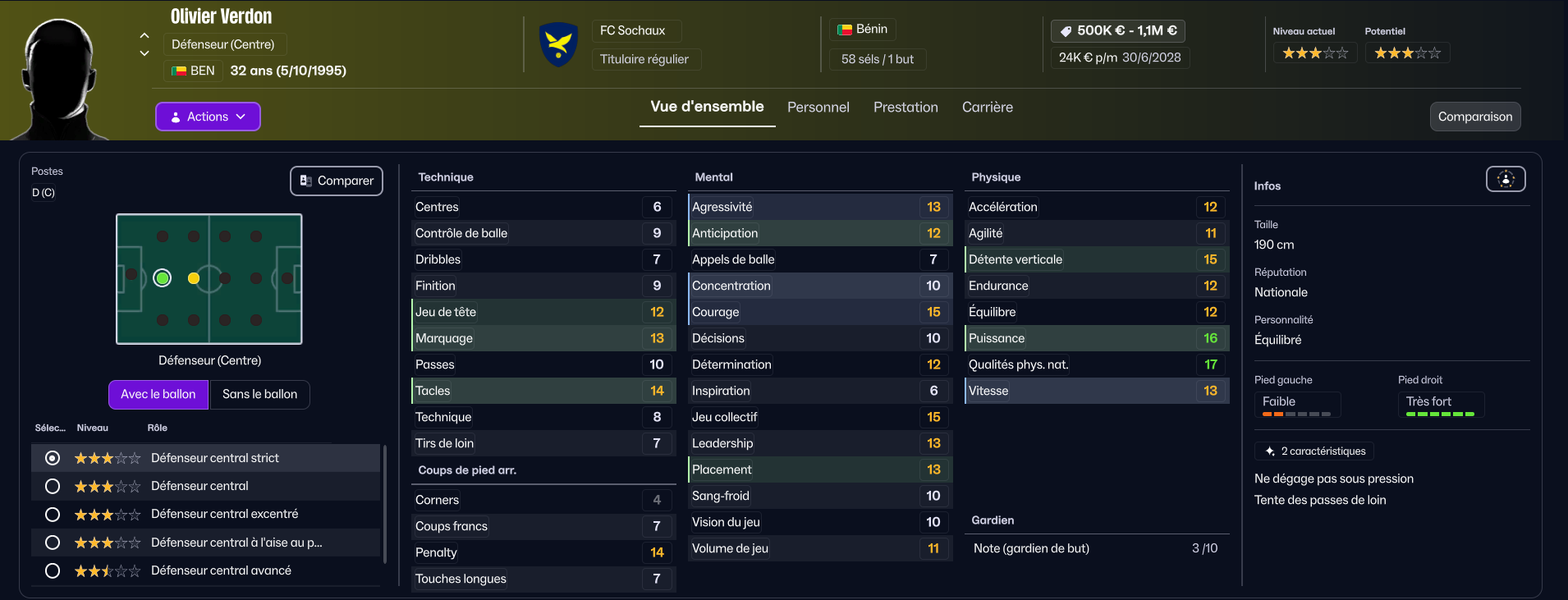Viewport: 1568px width, 600px height.
Task: Select the Défenseur central excentré role
Action: [x=53, y=515]
